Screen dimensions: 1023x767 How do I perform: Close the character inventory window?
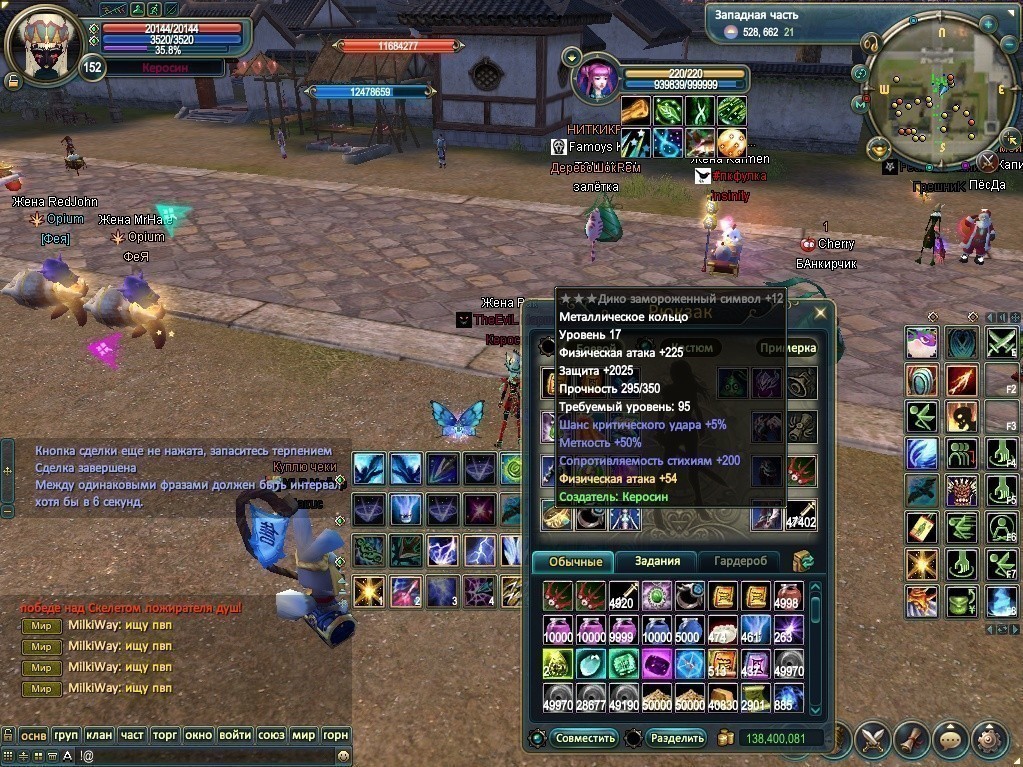820,312
